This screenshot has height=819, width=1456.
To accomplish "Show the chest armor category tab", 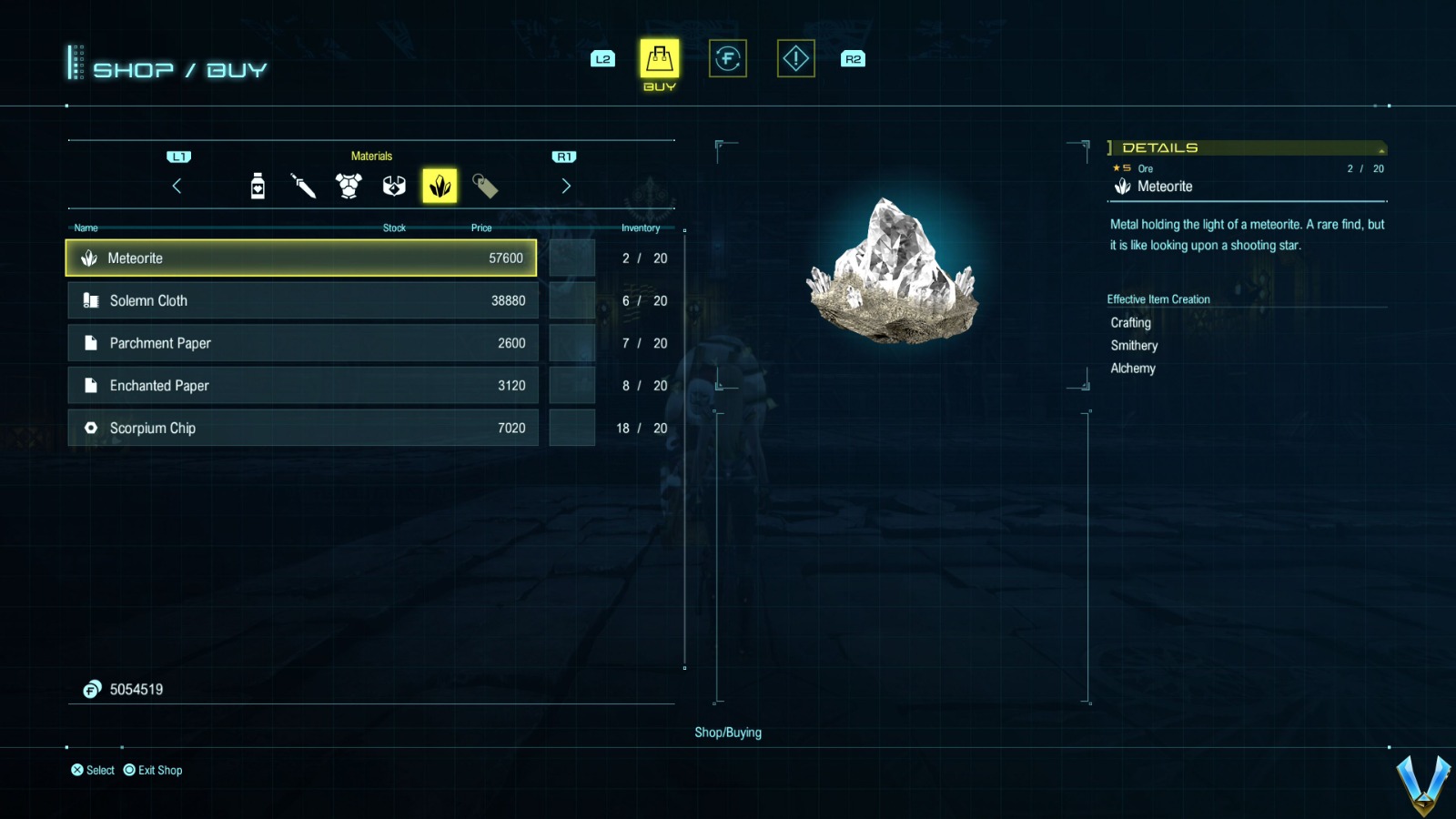I will click(349, 186).
